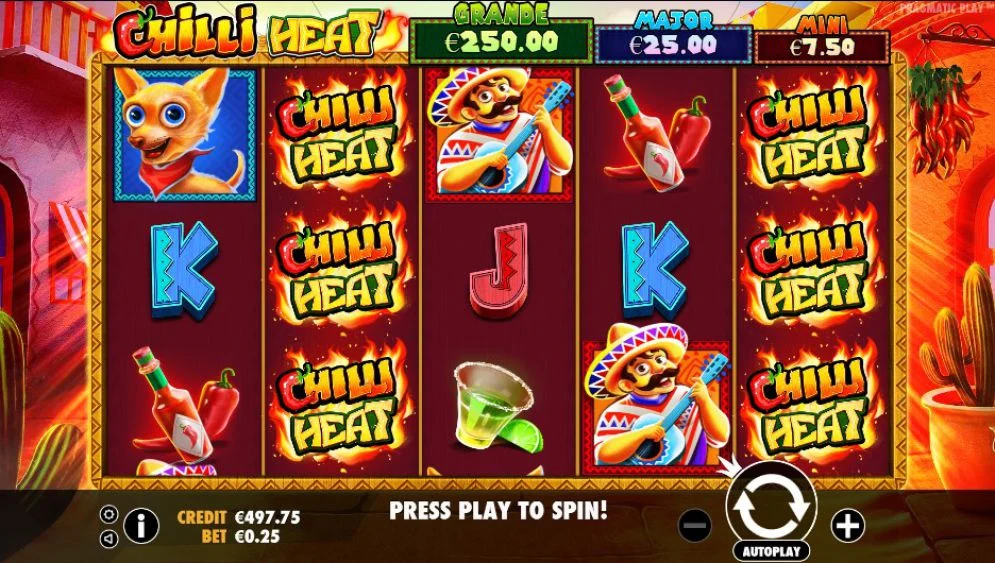This screenshot has height=563, width=995.
Task: Increase the bet with the plus button
Action: click(x=847, y=524)
